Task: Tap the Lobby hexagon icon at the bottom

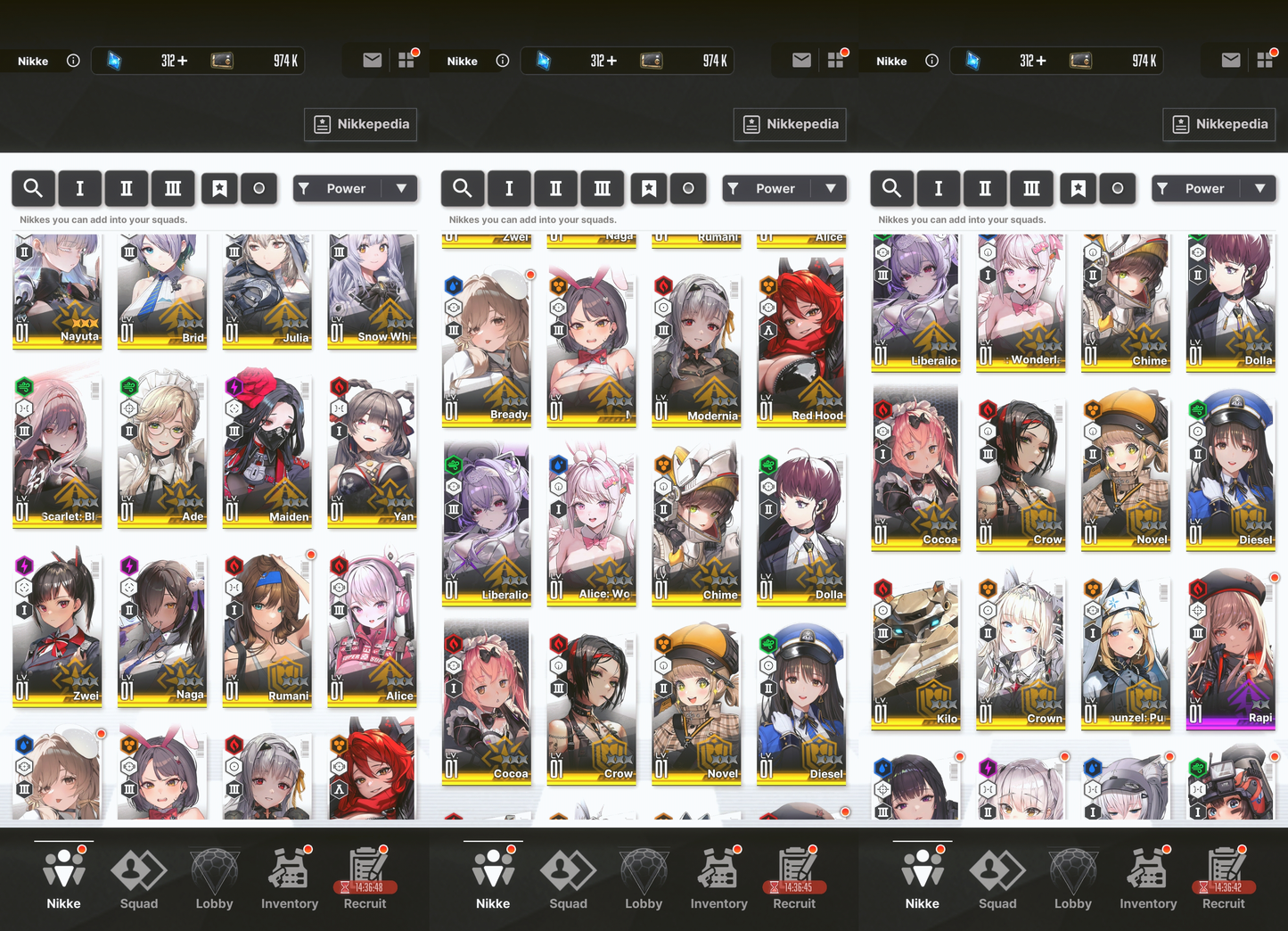Action: pos(214,877)
